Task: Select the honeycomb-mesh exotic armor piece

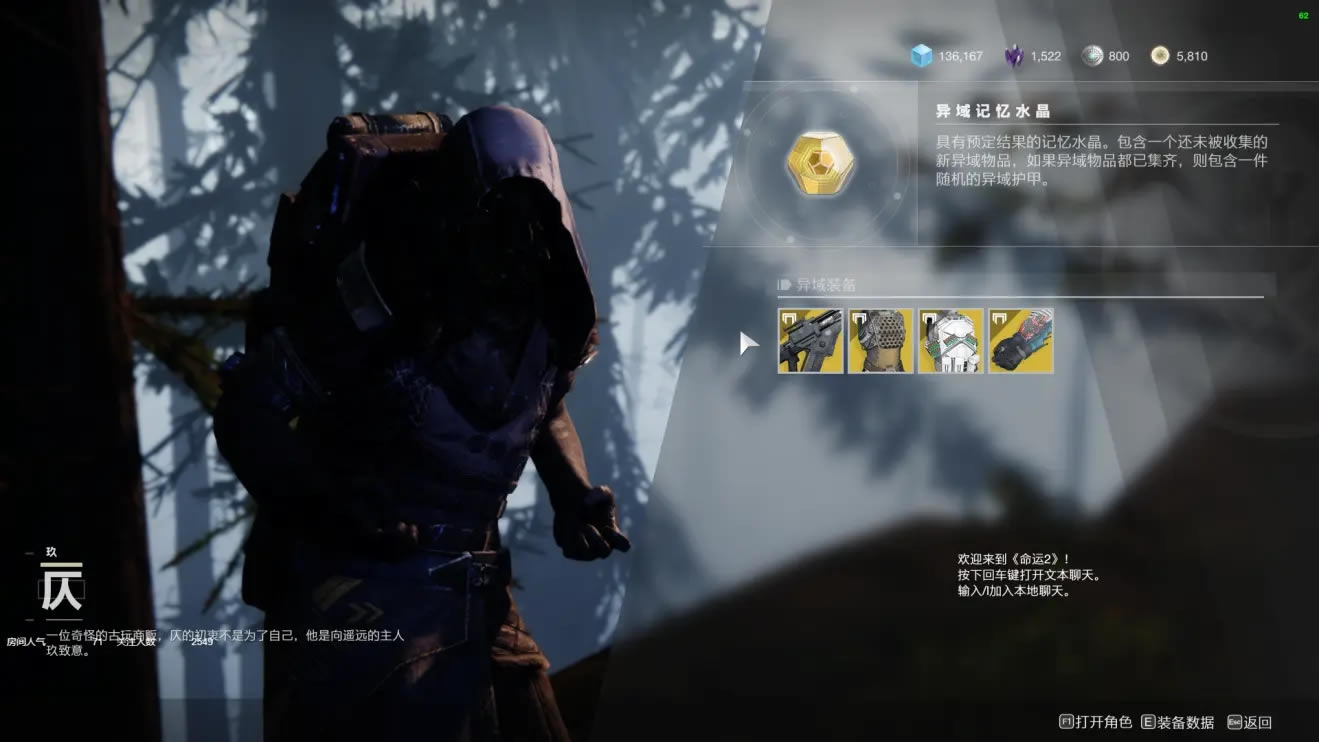Action: [x=880, y=341]
